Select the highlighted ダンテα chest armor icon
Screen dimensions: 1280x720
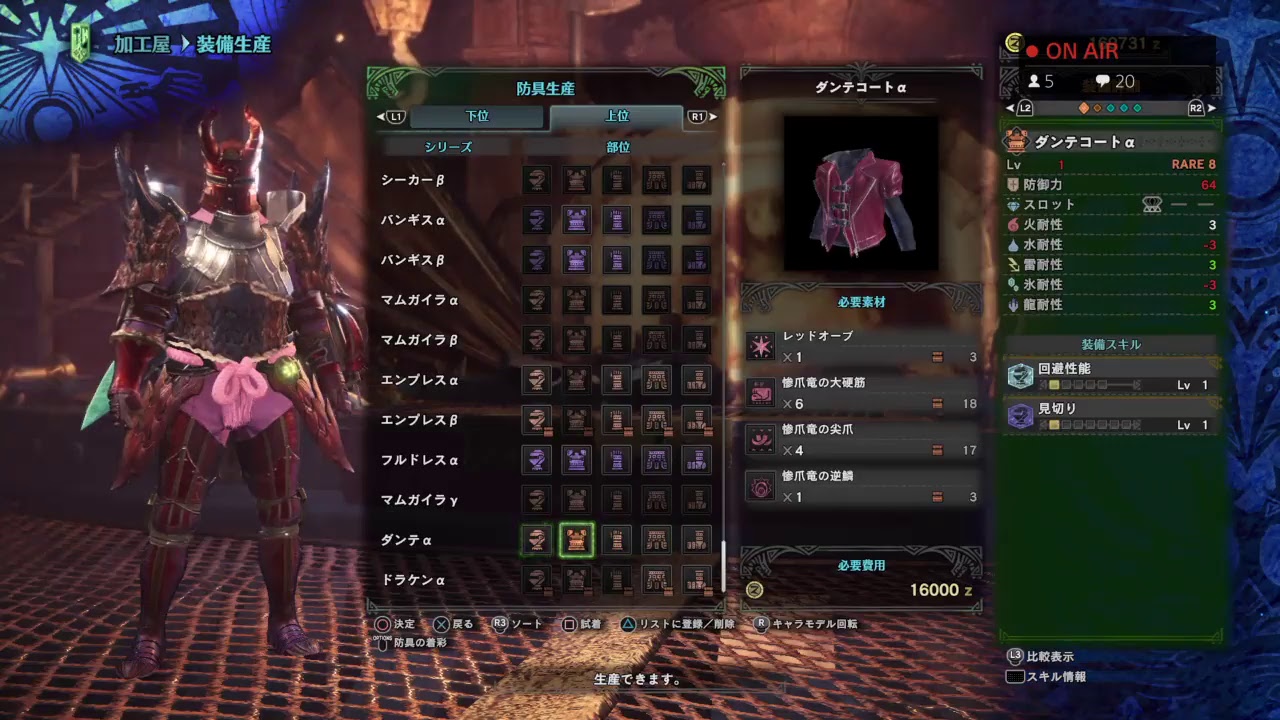(576, 540)
